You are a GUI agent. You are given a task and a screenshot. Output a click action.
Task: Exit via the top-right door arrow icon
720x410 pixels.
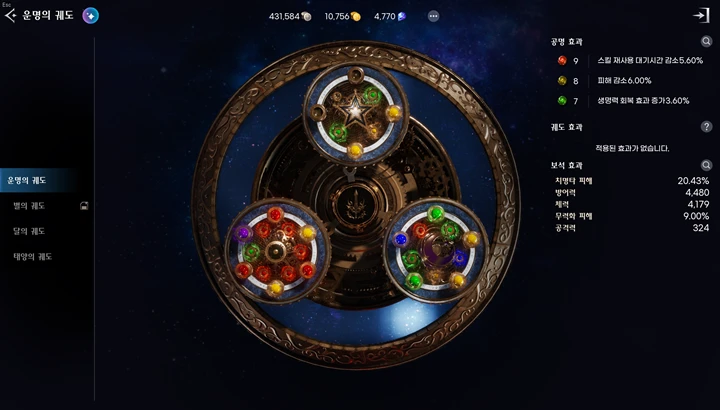click(701, 16)
